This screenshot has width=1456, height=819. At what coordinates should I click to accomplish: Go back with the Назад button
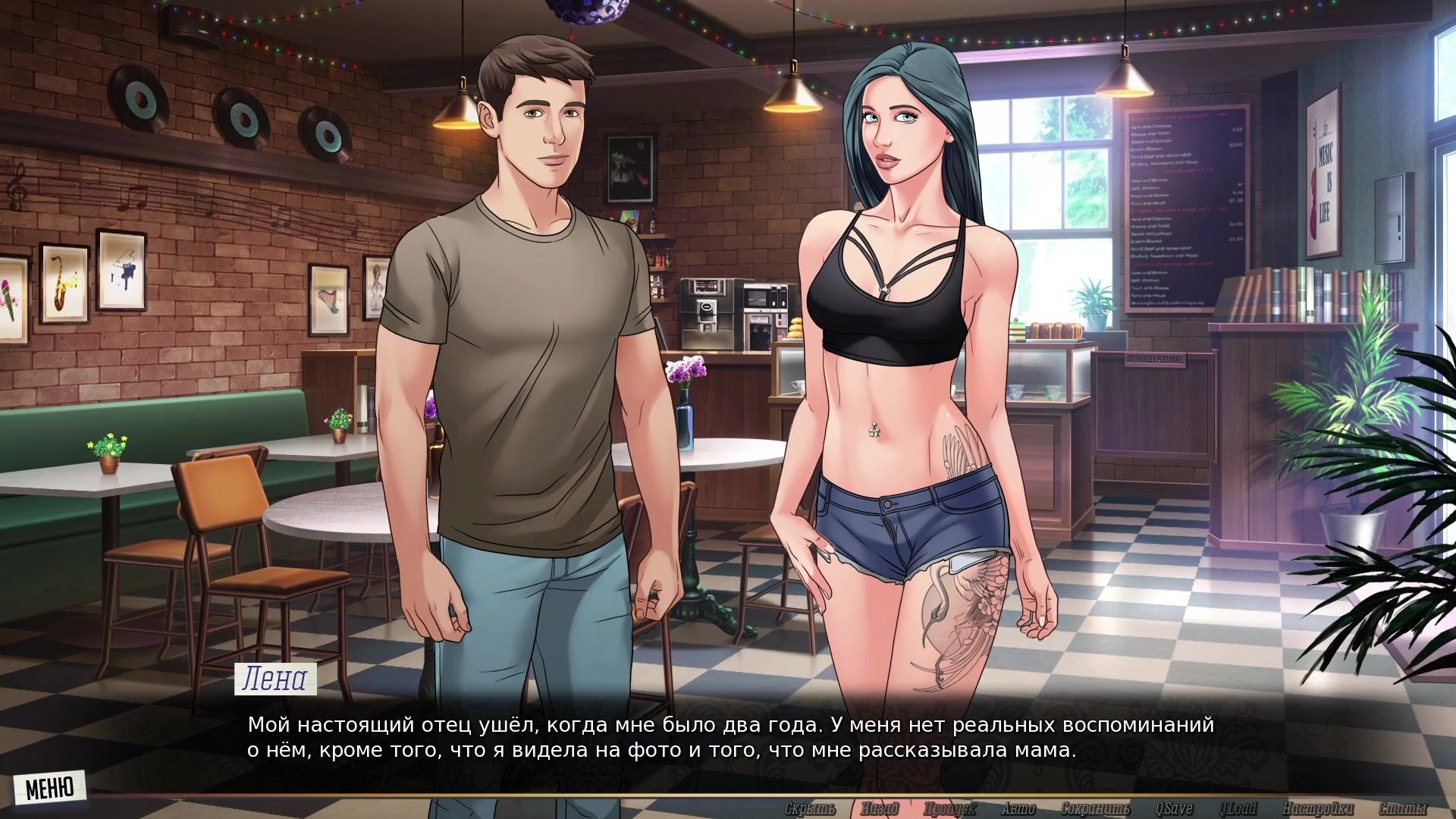(880, 808)
